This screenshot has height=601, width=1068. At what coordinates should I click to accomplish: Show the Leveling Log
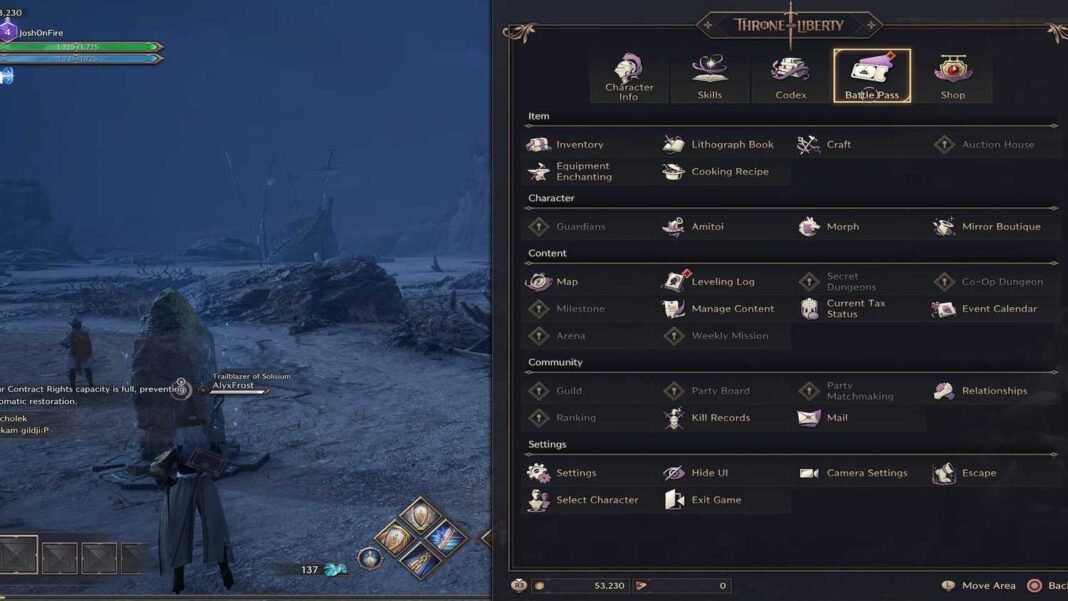pos(722,282)
